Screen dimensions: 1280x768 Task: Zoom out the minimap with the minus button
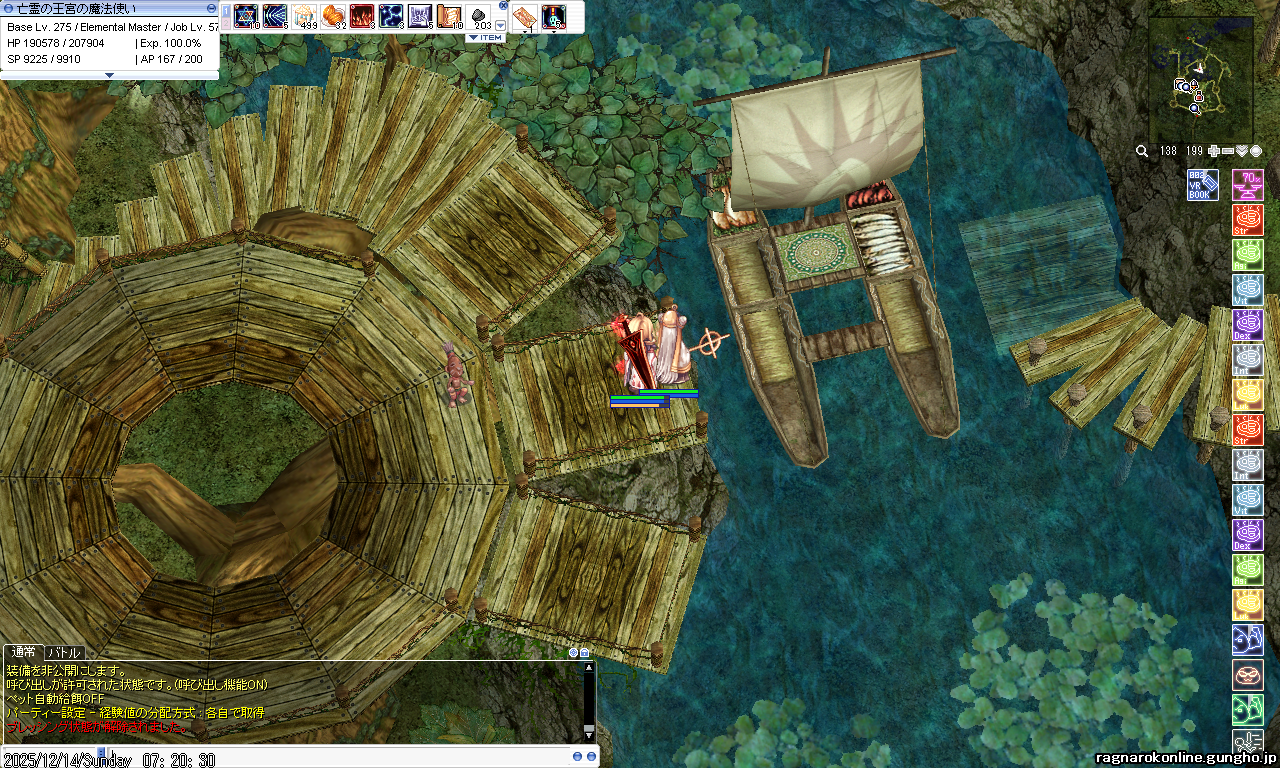[x=1228, y=151]
